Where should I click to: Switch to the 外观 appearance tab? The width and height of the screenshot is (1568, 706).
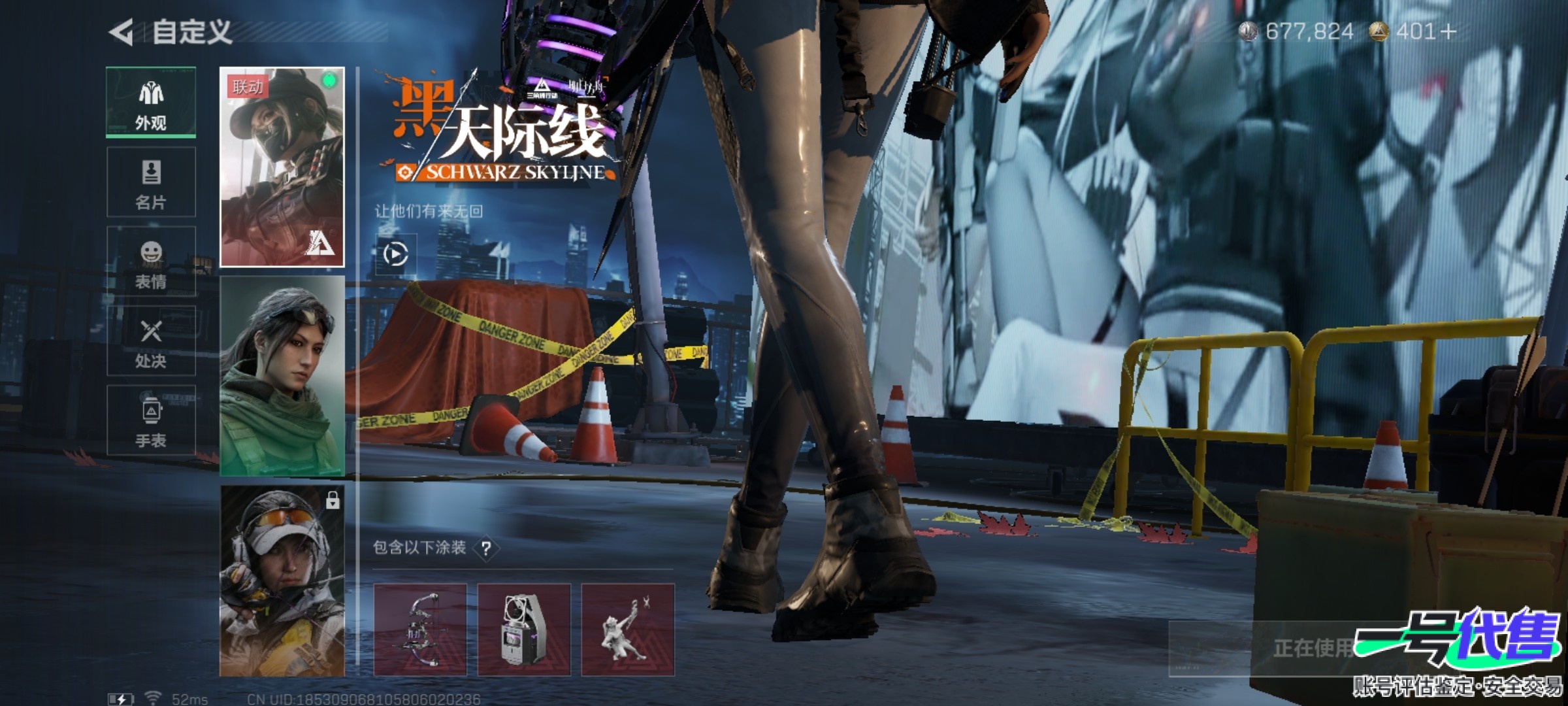pyautogui.click(x=151, y=103)
